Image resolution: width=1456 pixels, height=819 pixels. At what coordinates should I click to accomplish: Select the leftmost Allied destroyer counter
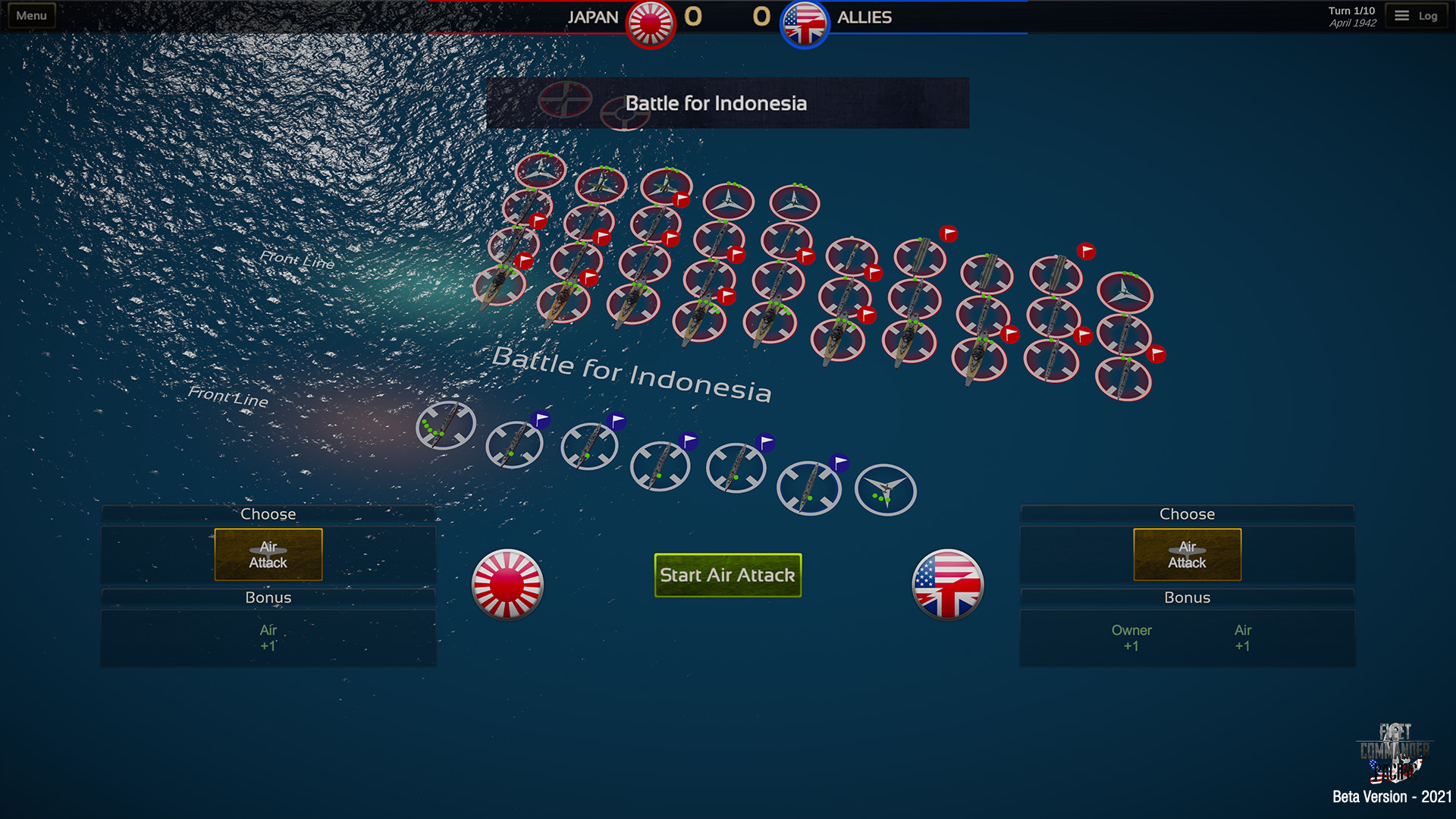tap(445, 426)
